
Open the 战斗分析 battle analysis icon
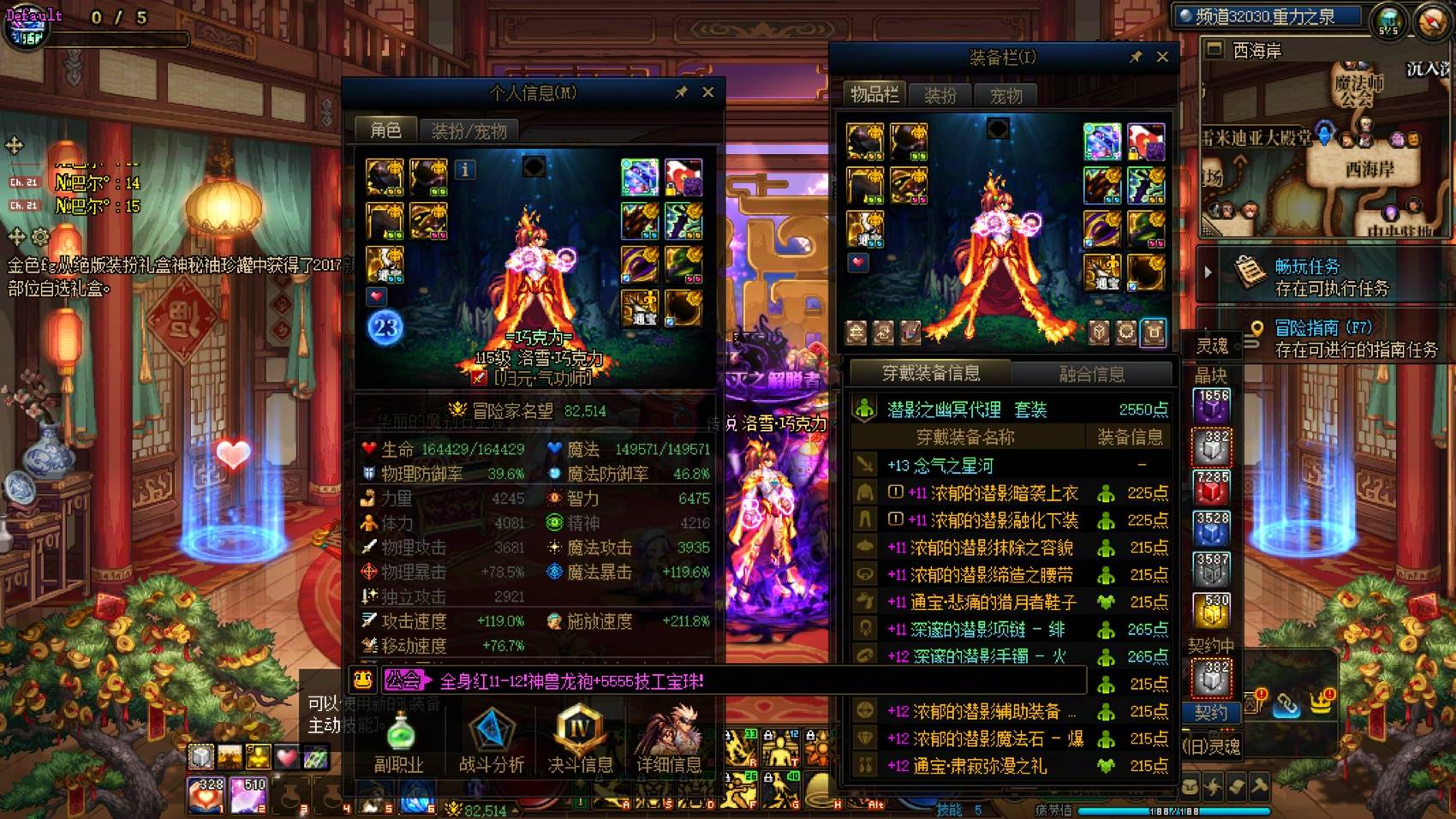click(492, 734)
